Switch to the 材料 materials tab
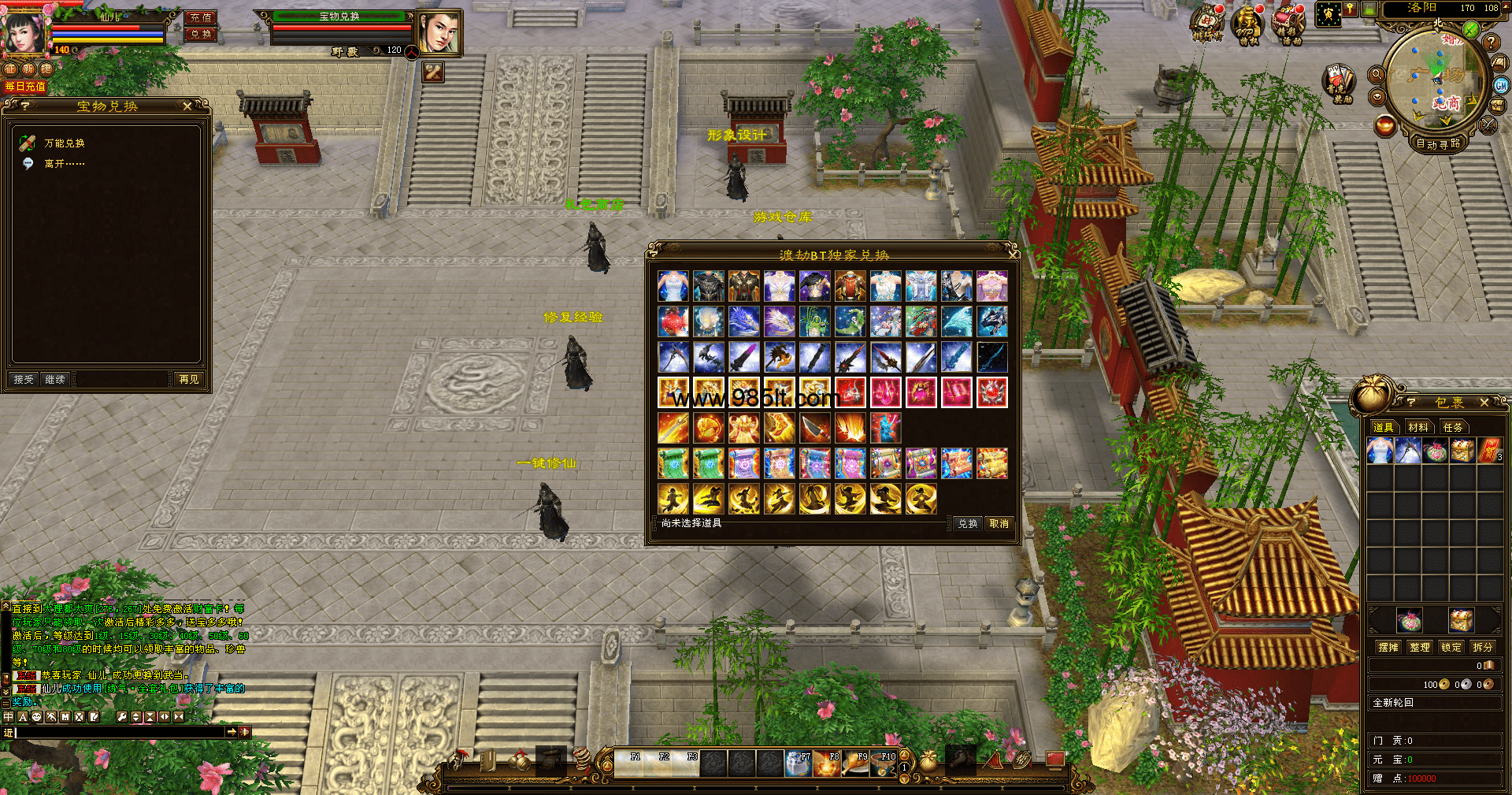1512x795 pixels. click(1418, 427)
